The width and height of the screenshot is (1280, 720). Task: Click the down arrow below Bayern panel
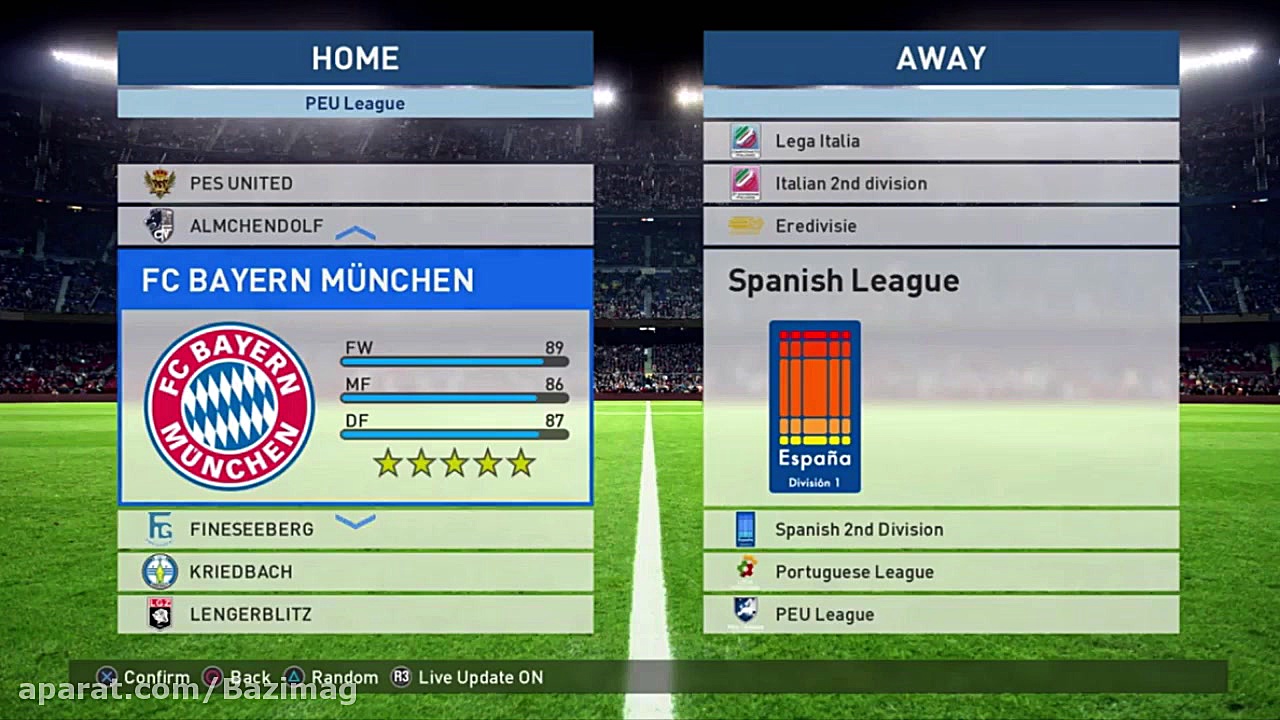(x=355, y=521)
